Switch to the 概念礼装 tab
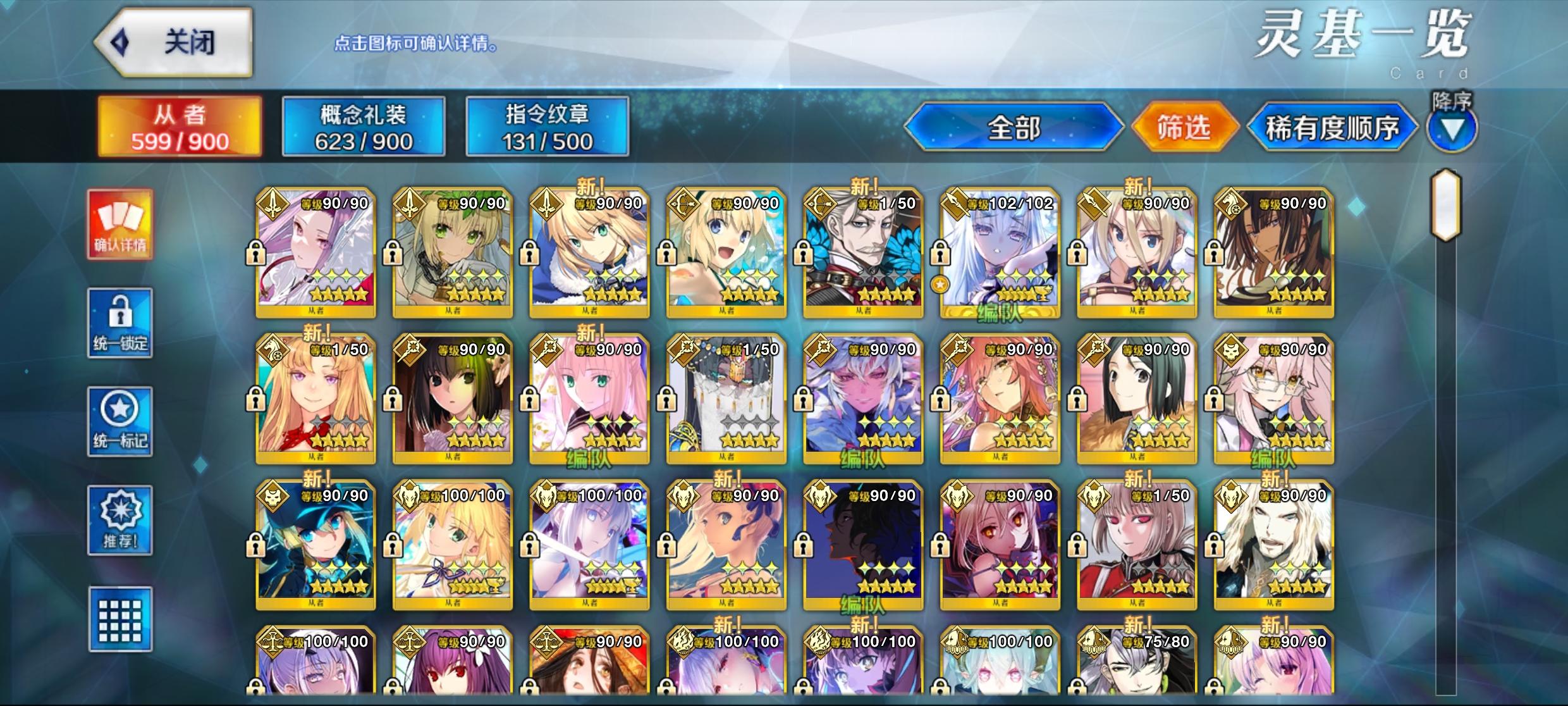1568x706 pixels. [x=363, y=126]
